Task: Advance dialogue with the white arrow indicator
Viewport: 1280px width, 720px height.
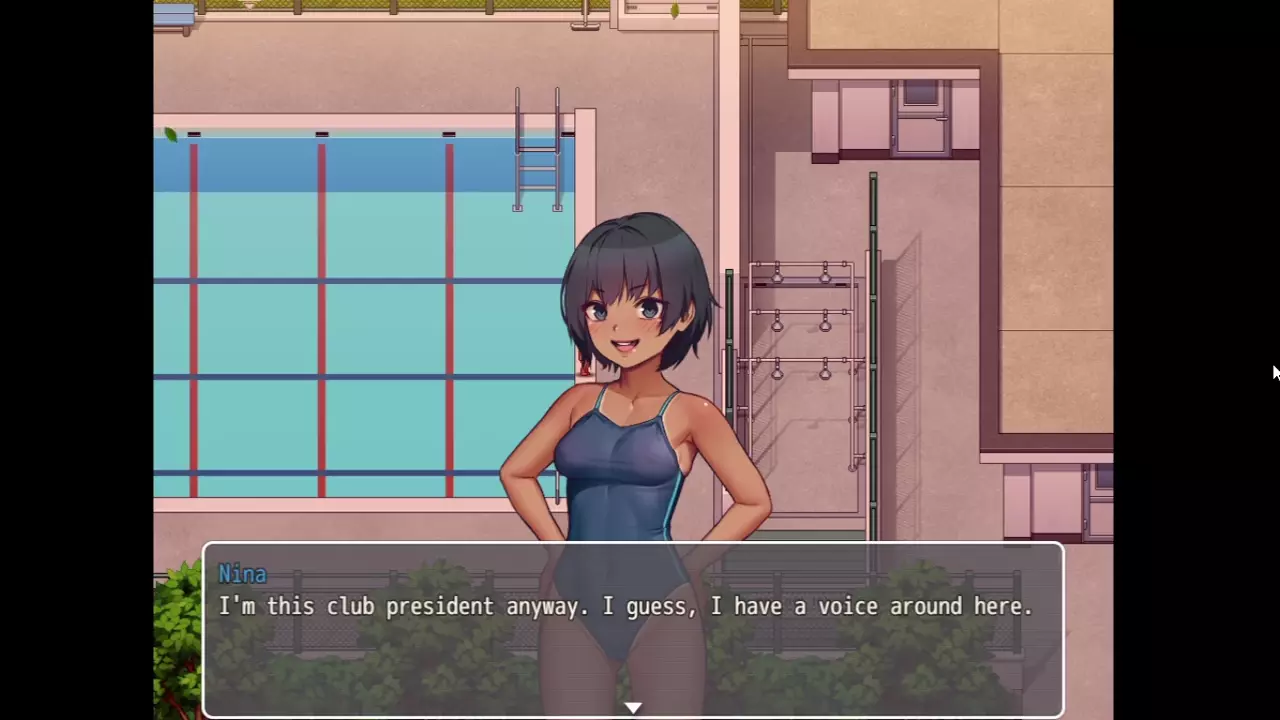Action: click(x=633, y=708)
